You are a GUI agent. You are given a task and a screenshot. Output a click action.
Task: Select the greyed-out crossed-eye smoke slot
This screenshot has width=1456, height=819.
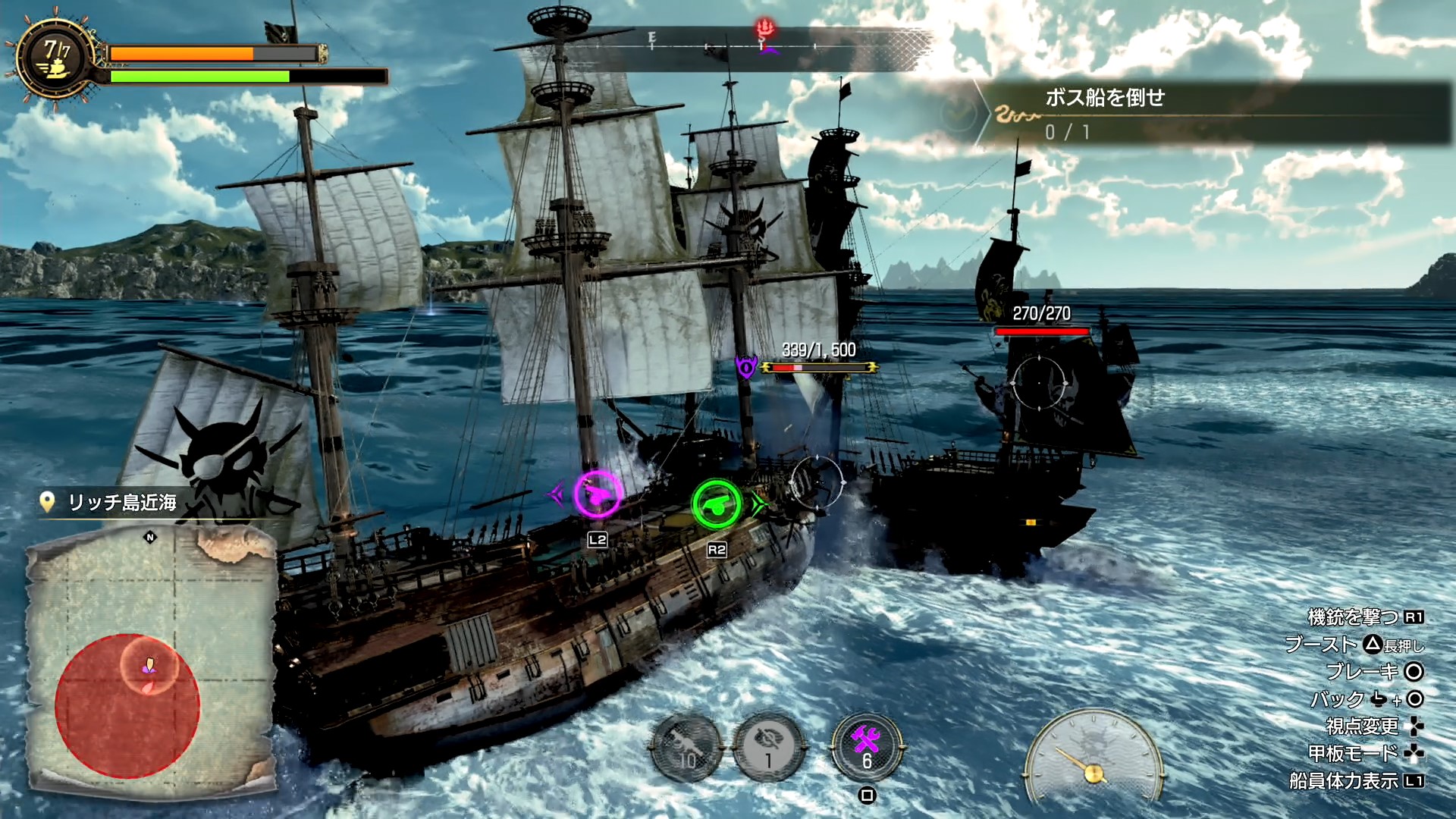[x=768, y=748]
